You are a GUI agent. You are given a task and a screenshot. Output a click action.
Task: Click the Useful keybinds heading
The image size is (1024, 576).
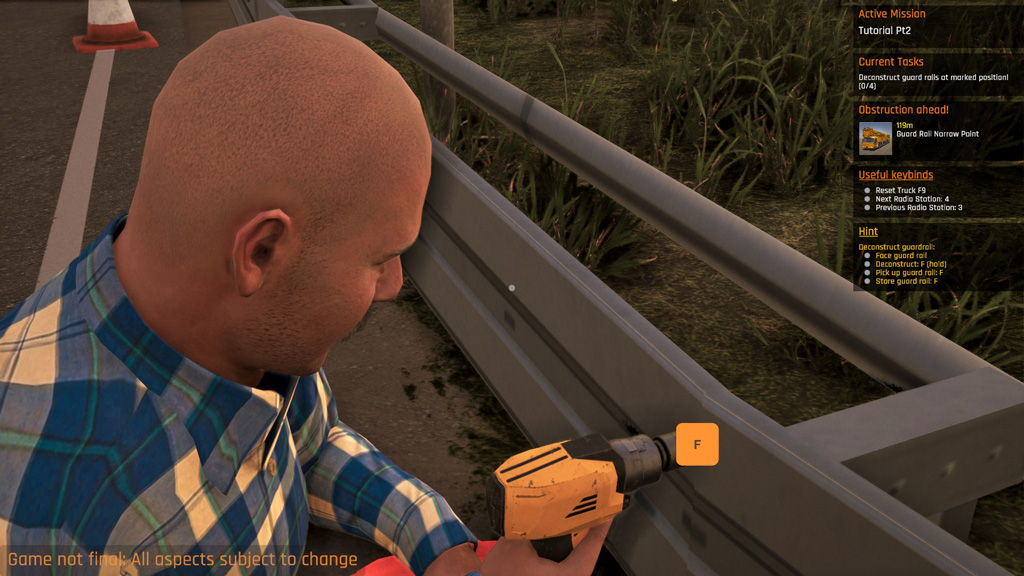click(x=895, y=175)
